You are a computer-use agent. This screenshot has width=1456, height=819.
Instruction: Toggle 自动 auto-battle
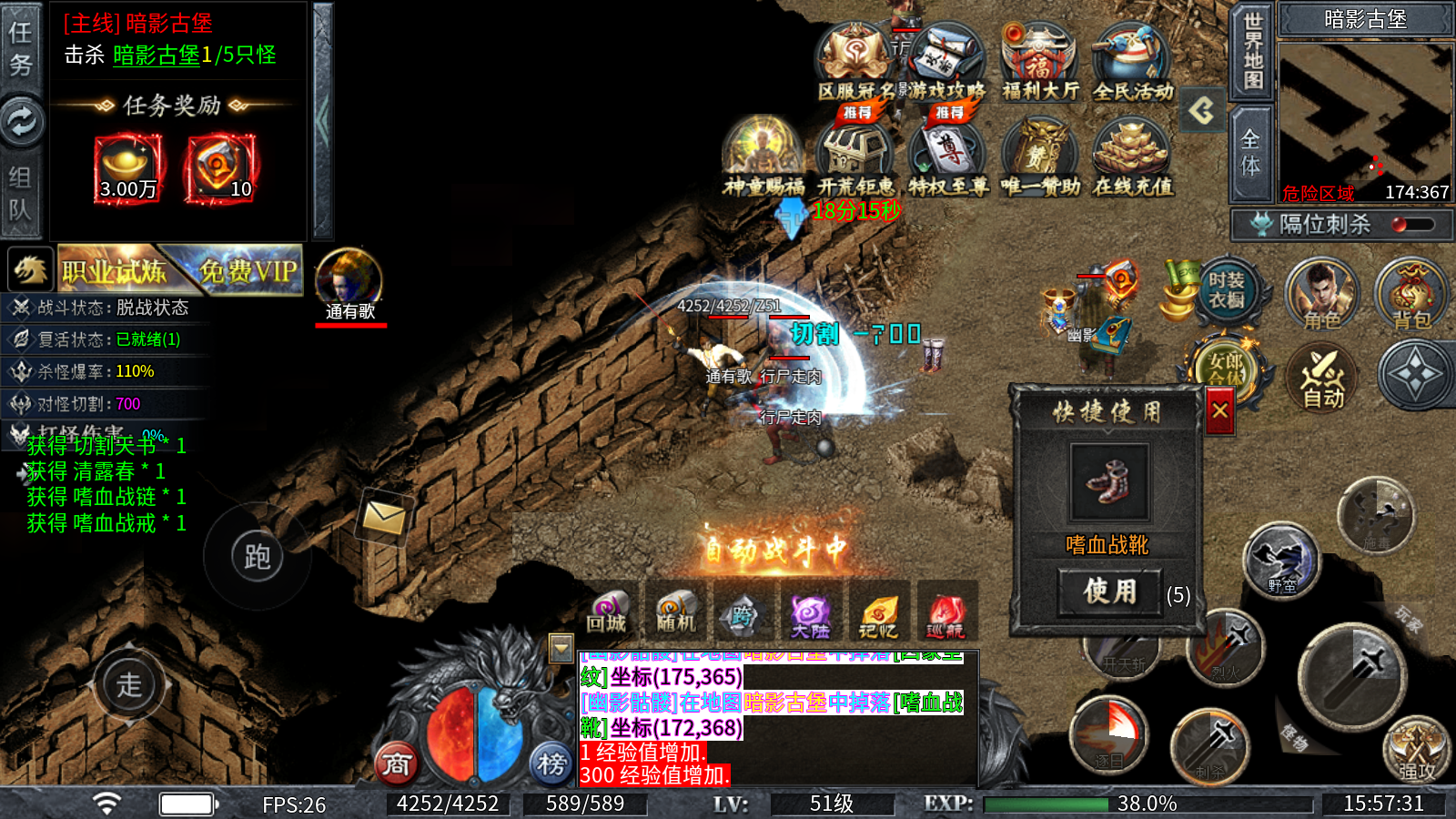[1323, 378]
